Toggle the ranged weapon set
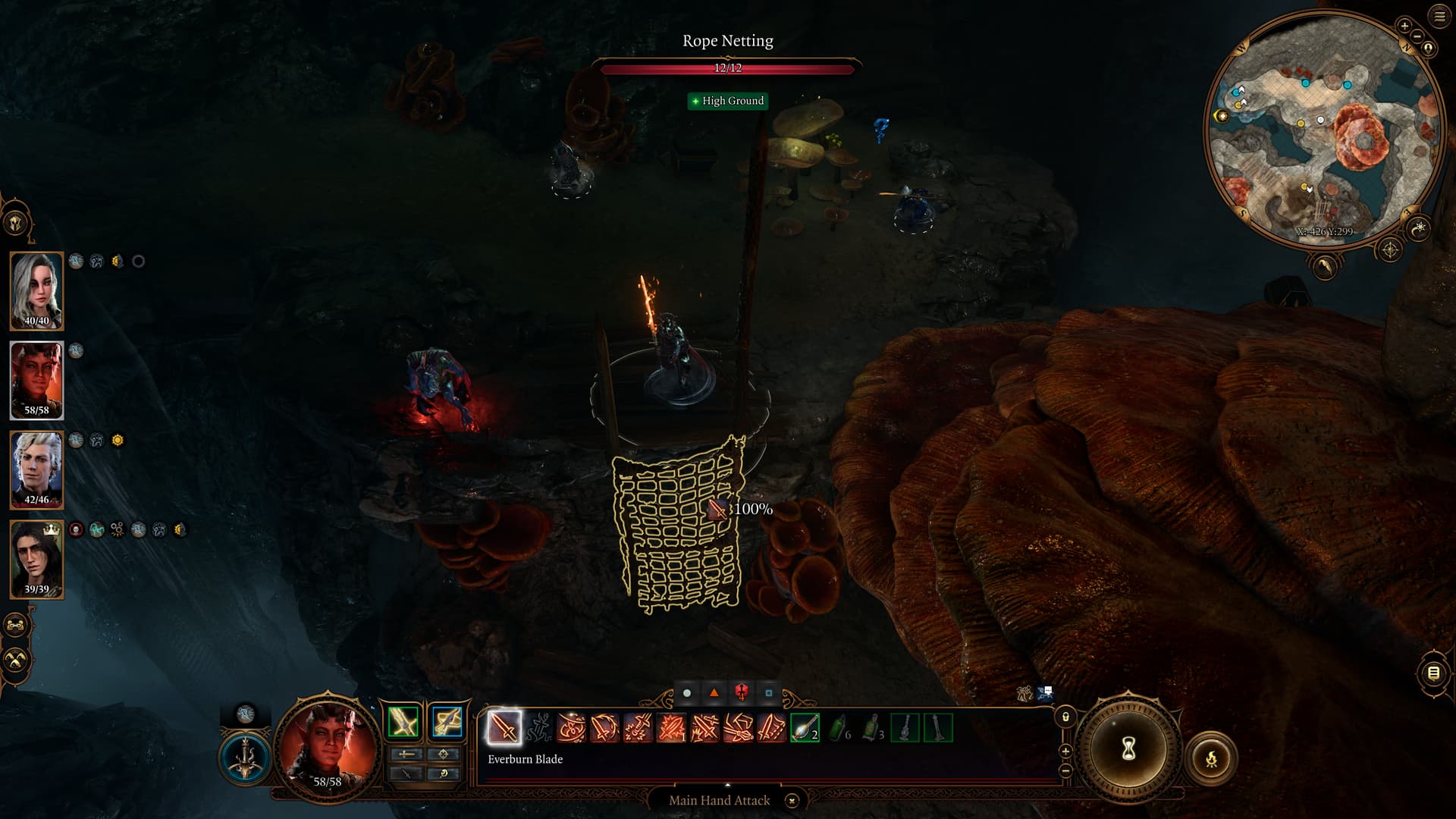The width and height of the screenshot is (1456, 819). (447, 722)
